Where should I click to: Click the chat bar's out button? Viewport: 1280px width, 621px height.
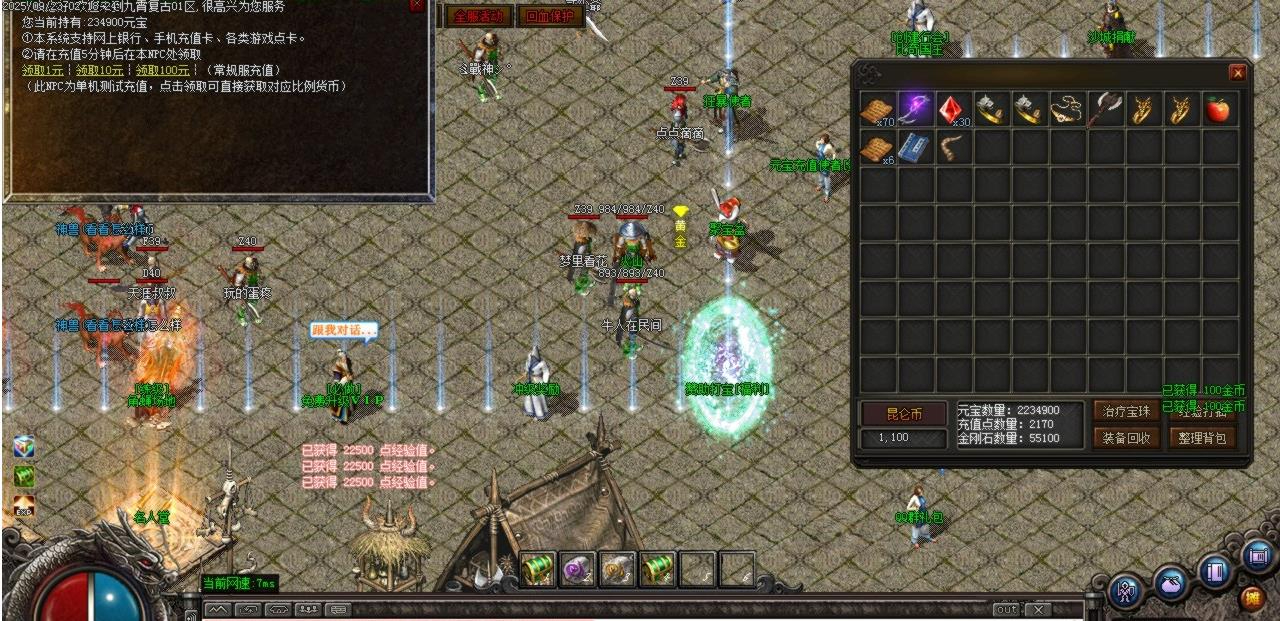pos(1005,609)
